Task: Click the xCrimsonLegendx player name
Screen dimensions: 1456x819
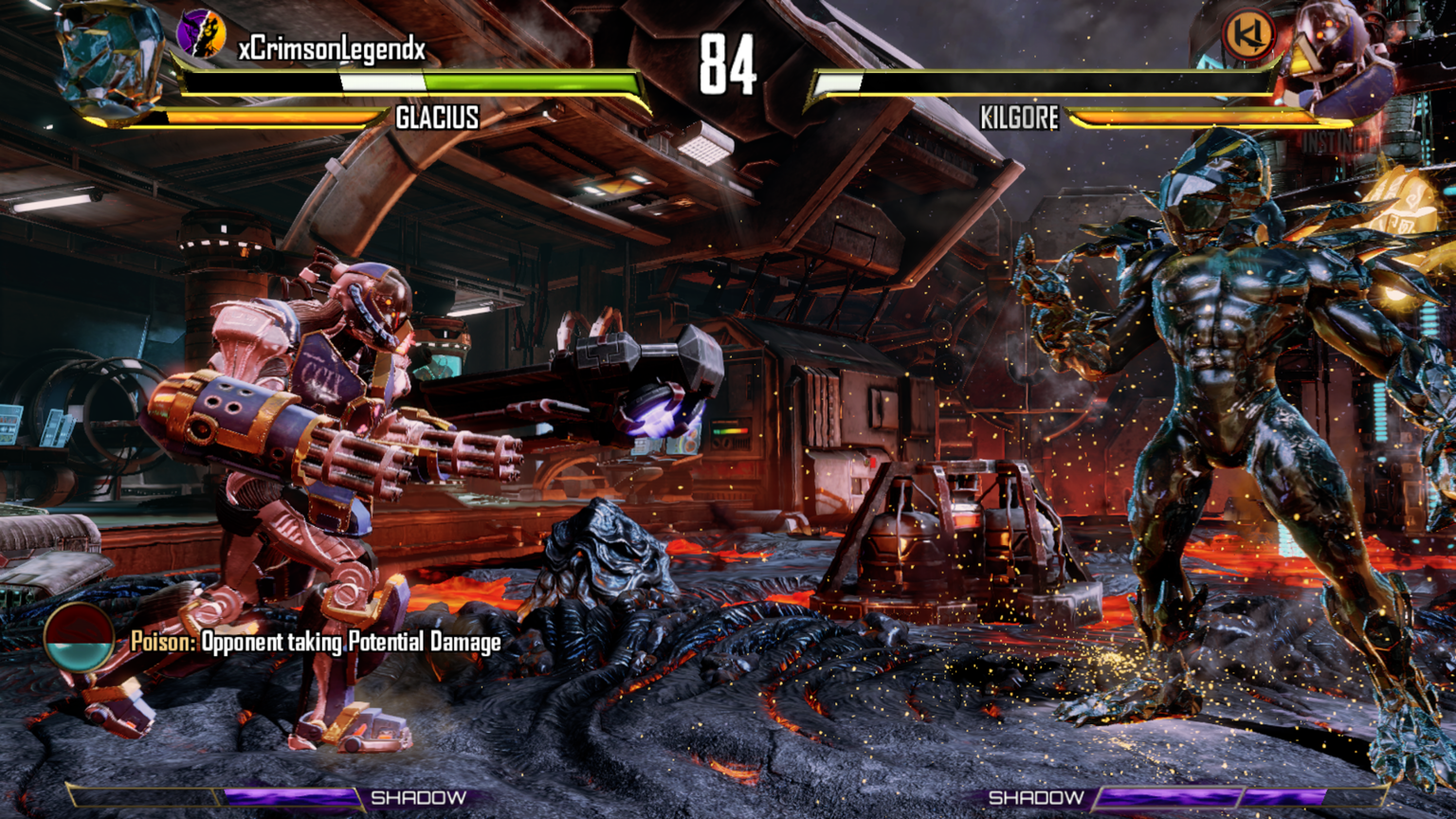Action: pos(332,49)
